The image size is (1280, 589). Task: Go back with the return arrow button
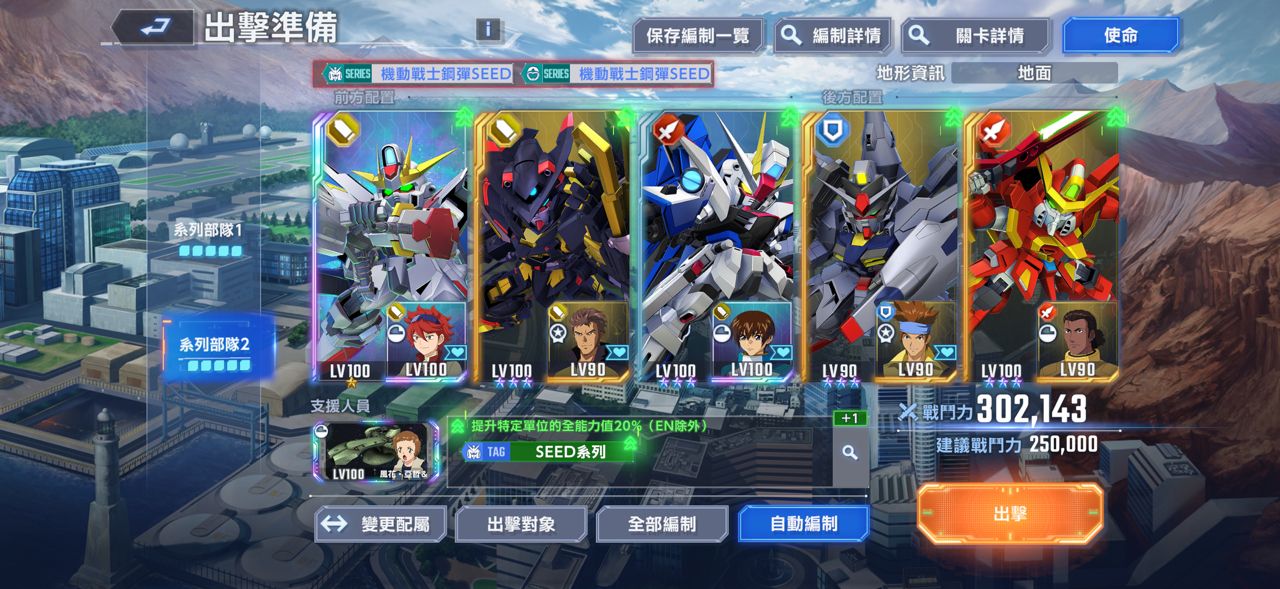click(x=152, y=28)
